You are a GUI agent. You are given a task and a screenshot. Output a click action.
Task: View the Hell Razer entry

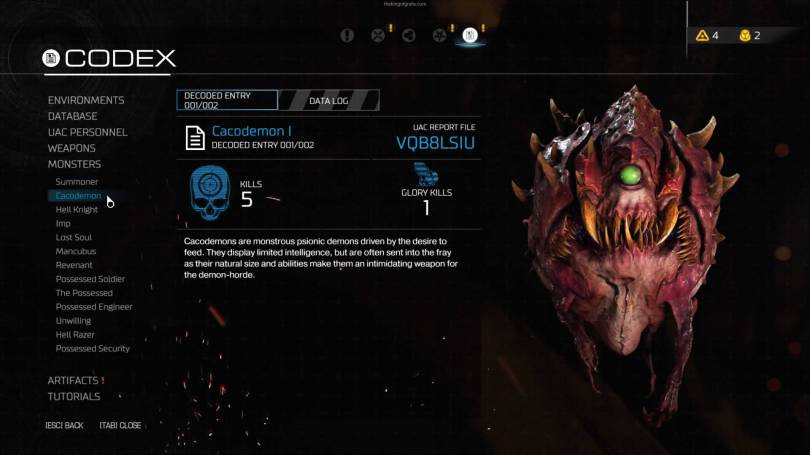pos(75,335)
